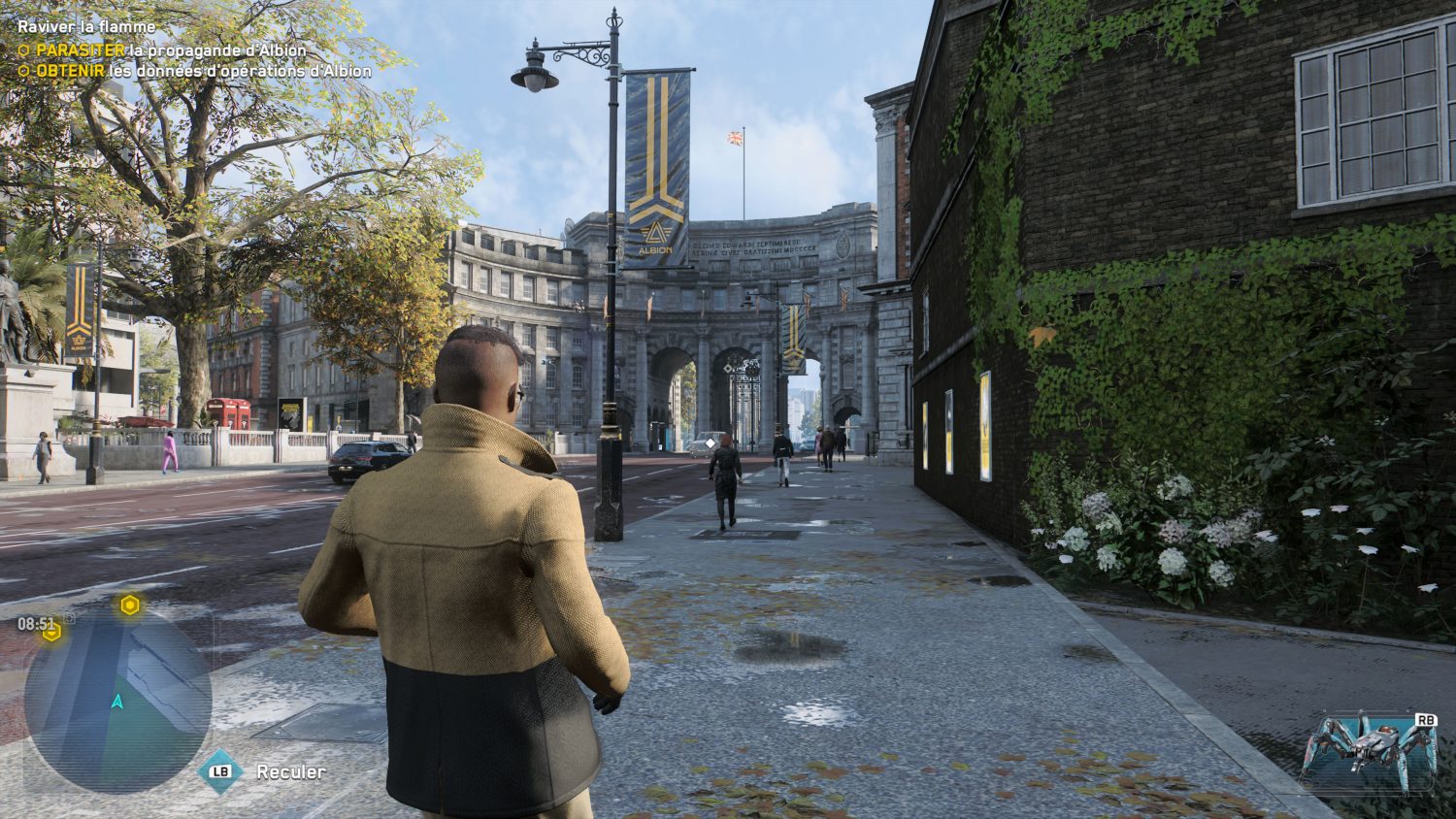Click the PARASITER la propagande d'Albion objective
The image size is (1456, 819).
click(x=171, y=49)
